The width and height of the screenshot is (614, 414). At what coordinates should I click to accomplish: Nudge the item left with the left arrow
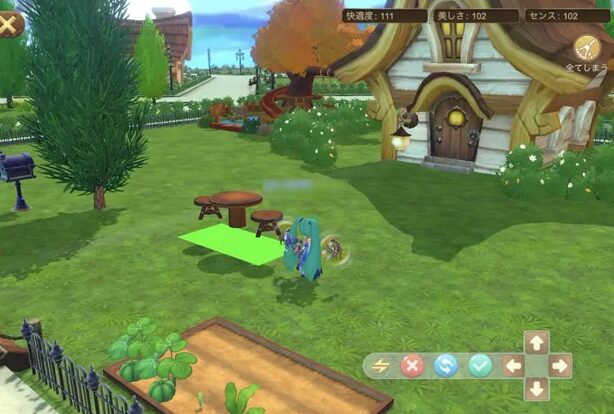514,365
